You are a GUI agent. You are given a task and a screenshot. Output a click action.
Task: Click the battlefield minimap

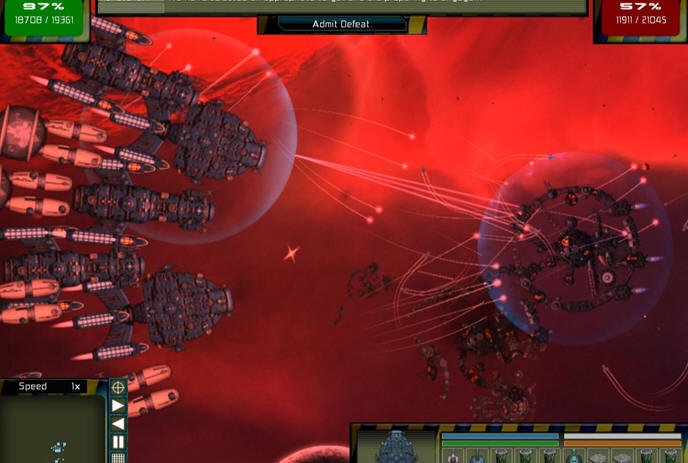point(52,430)
